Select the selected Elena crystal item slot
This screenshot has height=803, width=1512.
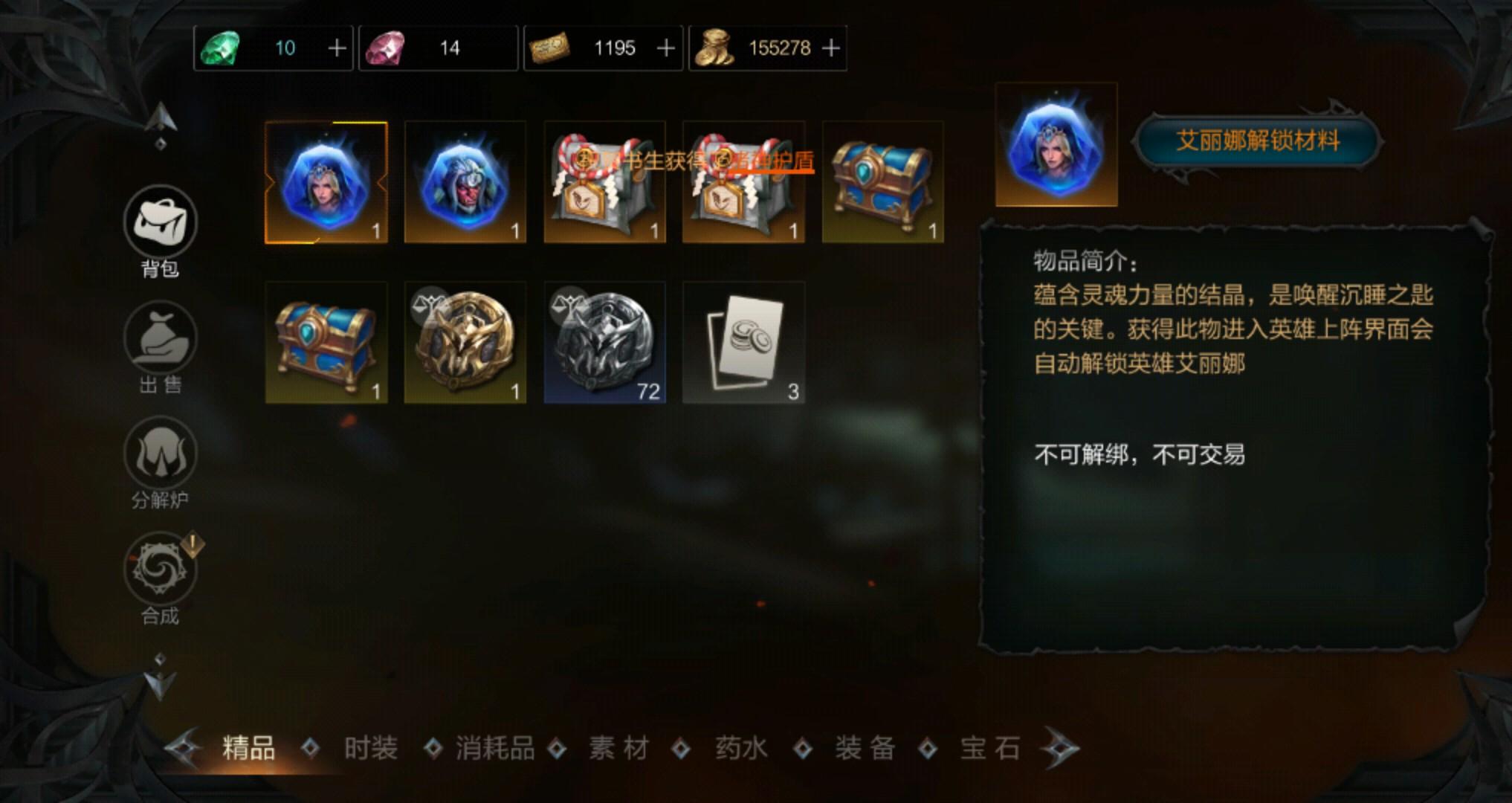coord(326,181)
